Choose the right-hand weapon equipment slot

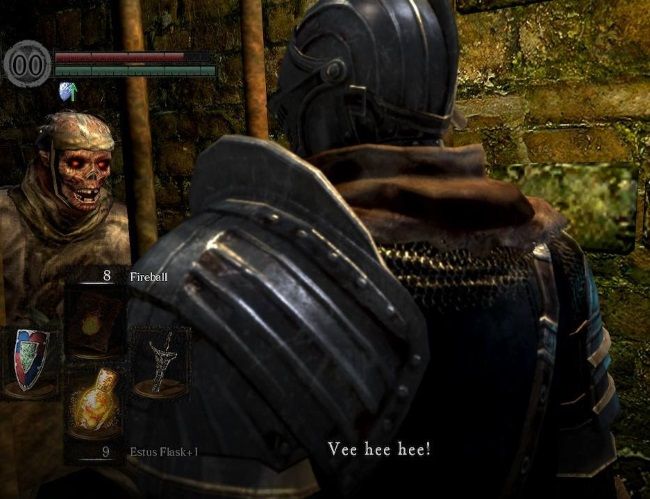160,362
